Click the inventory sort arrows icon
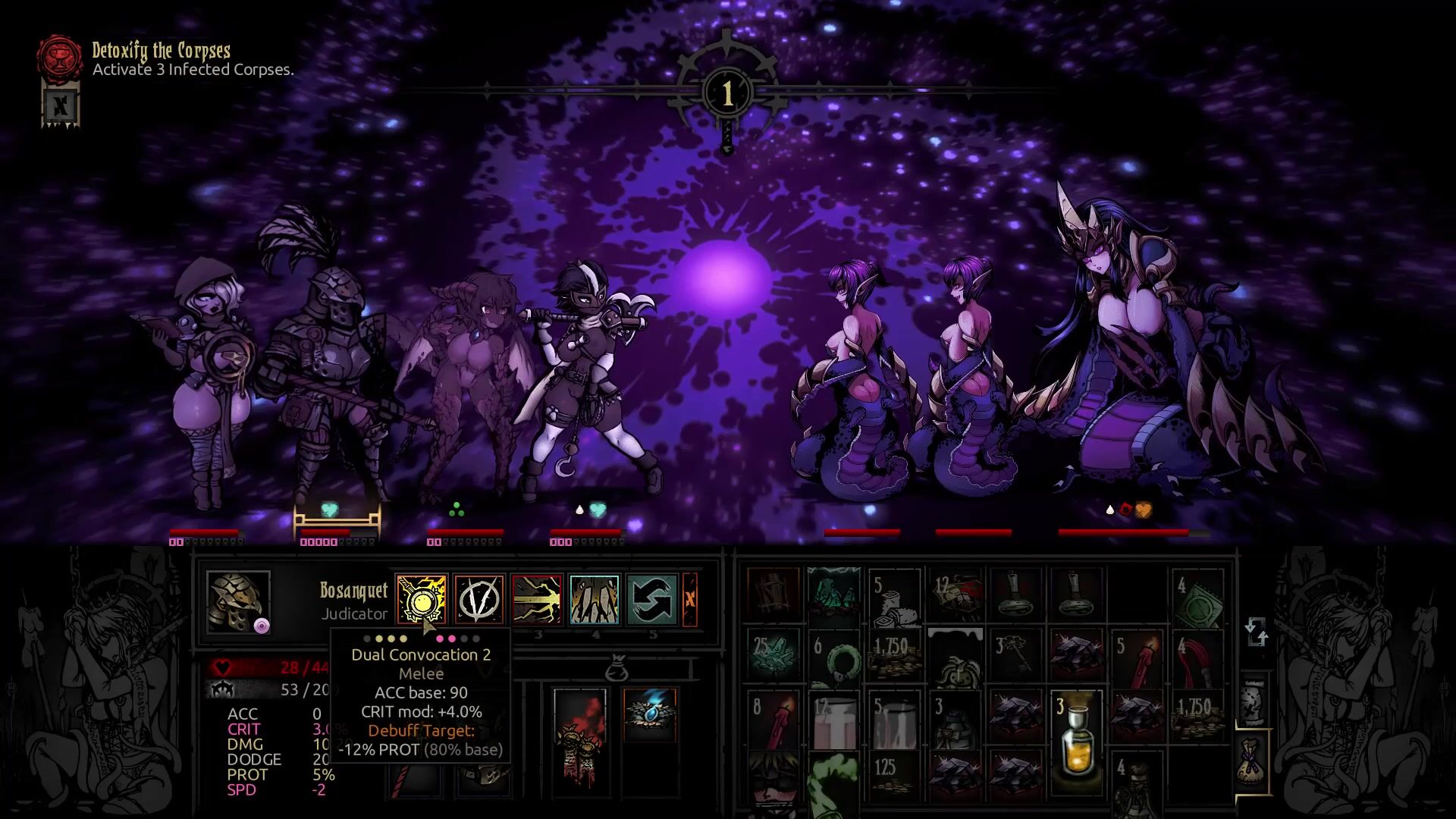This screenshot has width=1456, height=819. pyautogui.click(x=1256, y=632)
